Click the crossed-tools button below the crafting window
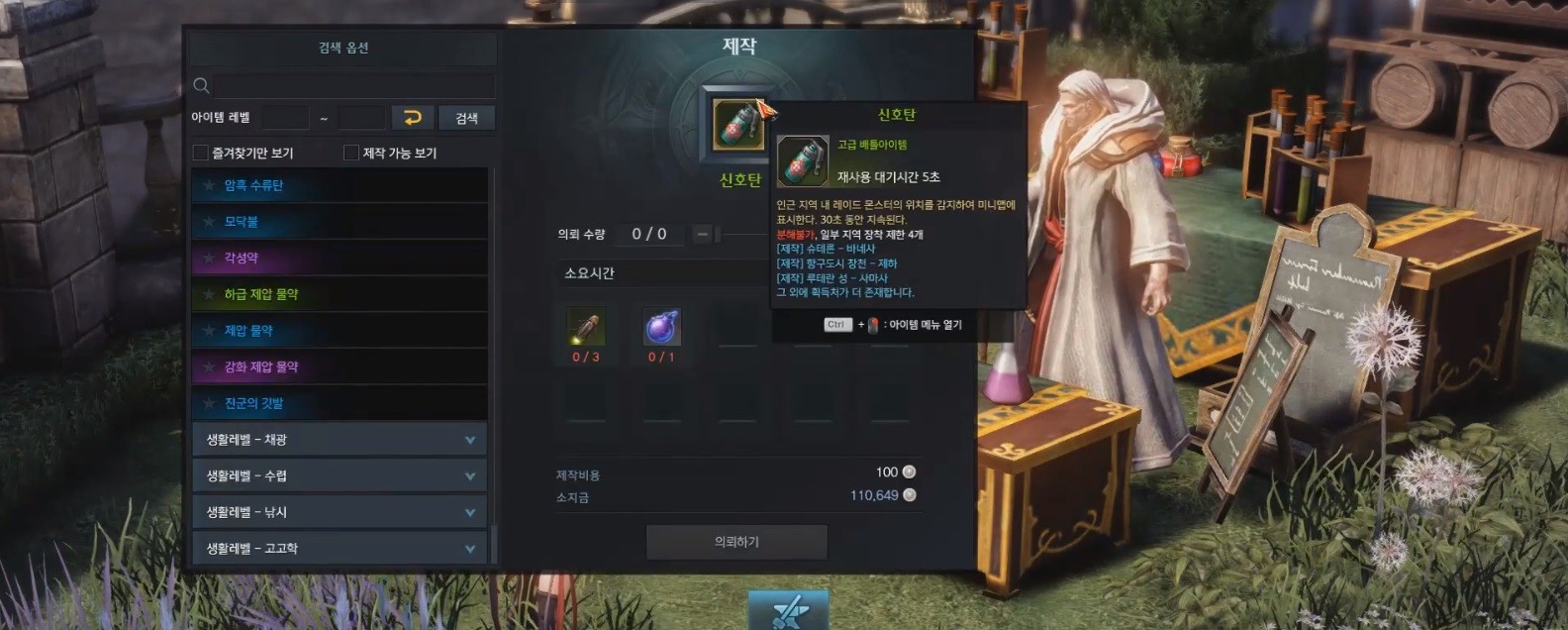 coord(788,610)
